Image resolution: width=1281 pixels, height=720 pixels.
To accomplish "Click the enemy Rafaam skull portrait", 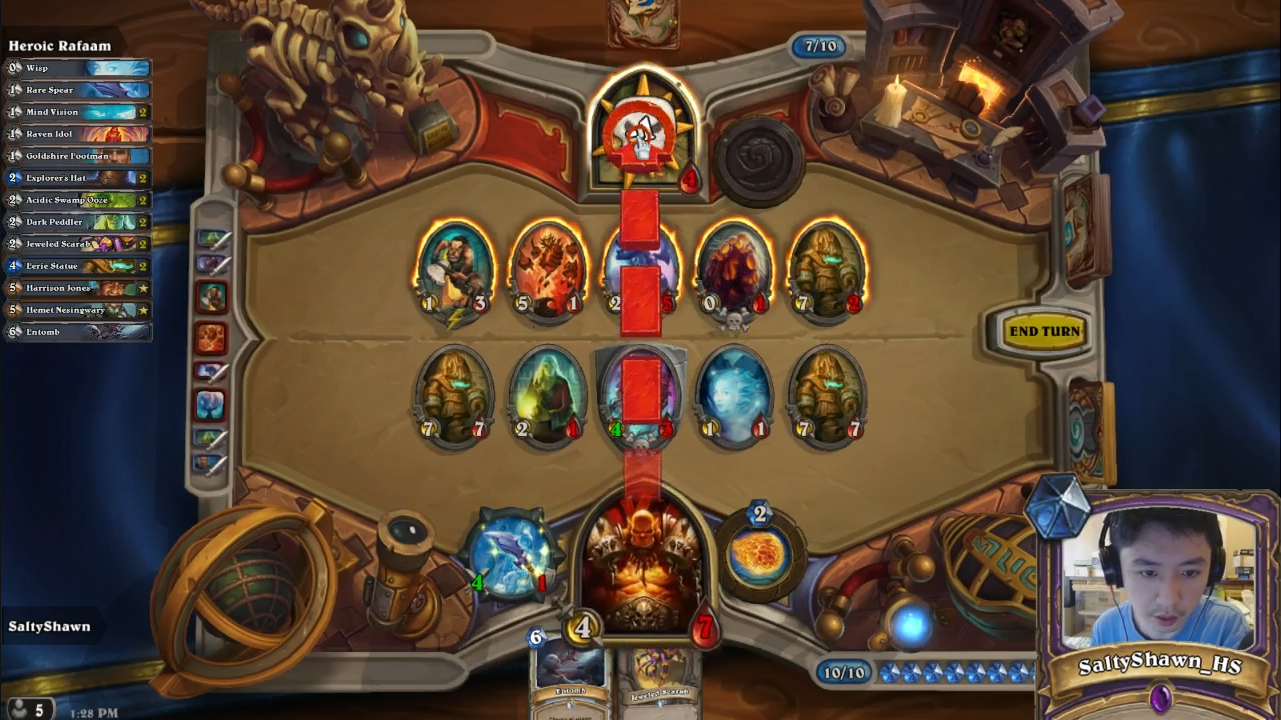I will point(643,133).
